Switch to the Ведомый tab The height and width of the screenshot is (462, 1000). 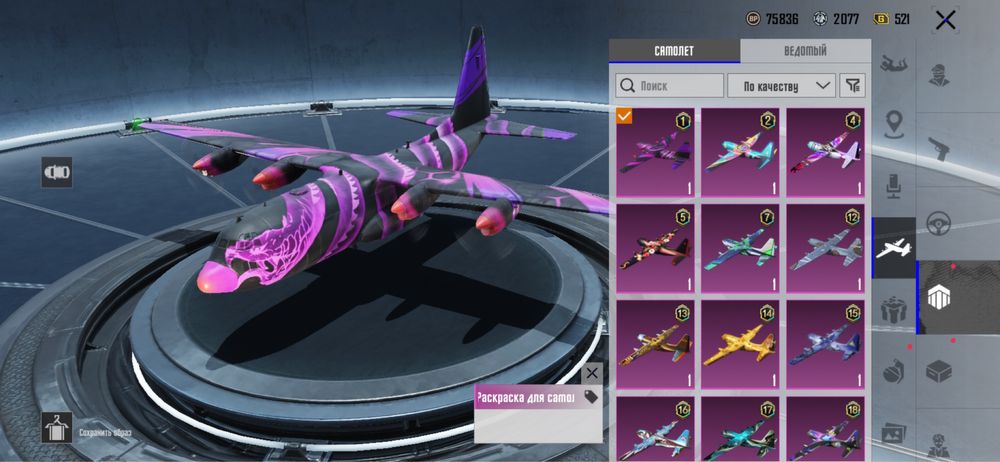pyautogui.click(x=804, y=51)
